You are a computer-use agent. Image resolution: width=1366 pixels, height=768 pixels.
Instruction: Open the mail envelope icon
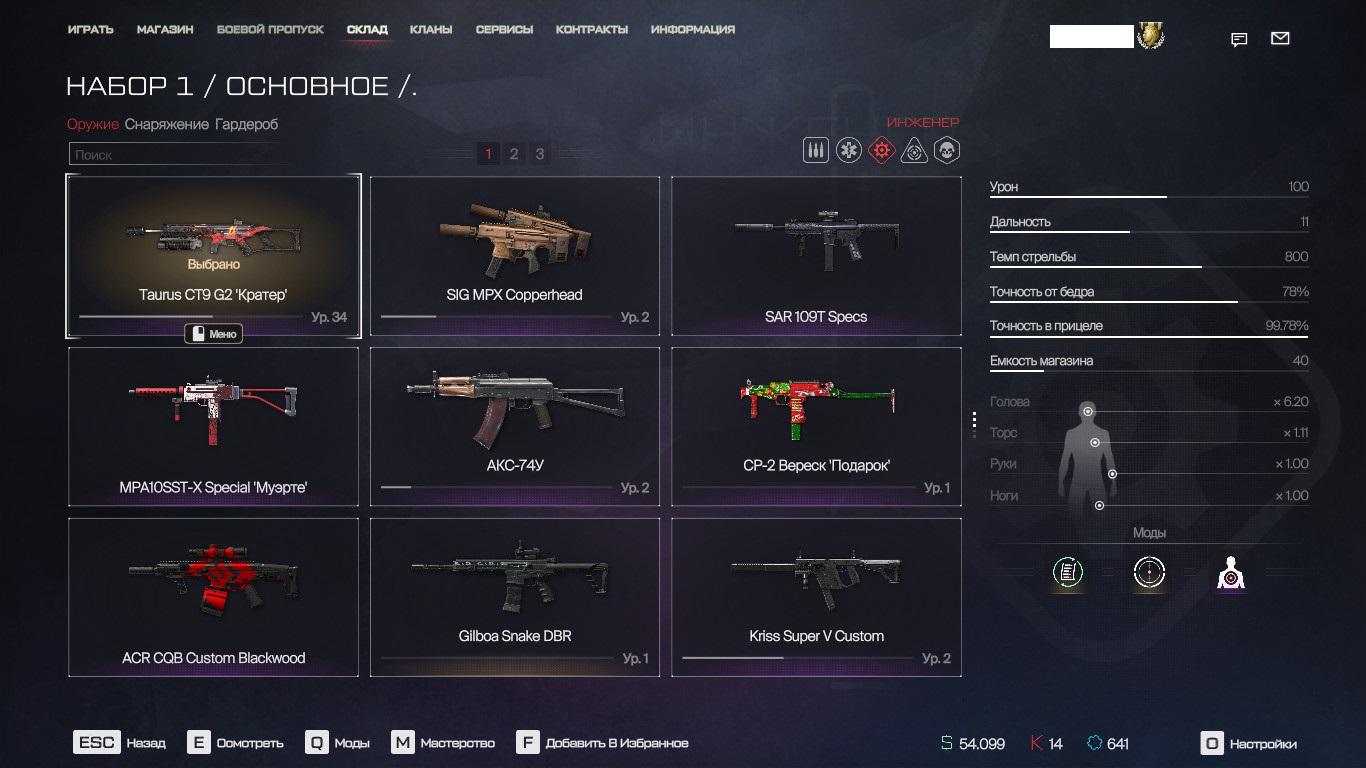1280,39
